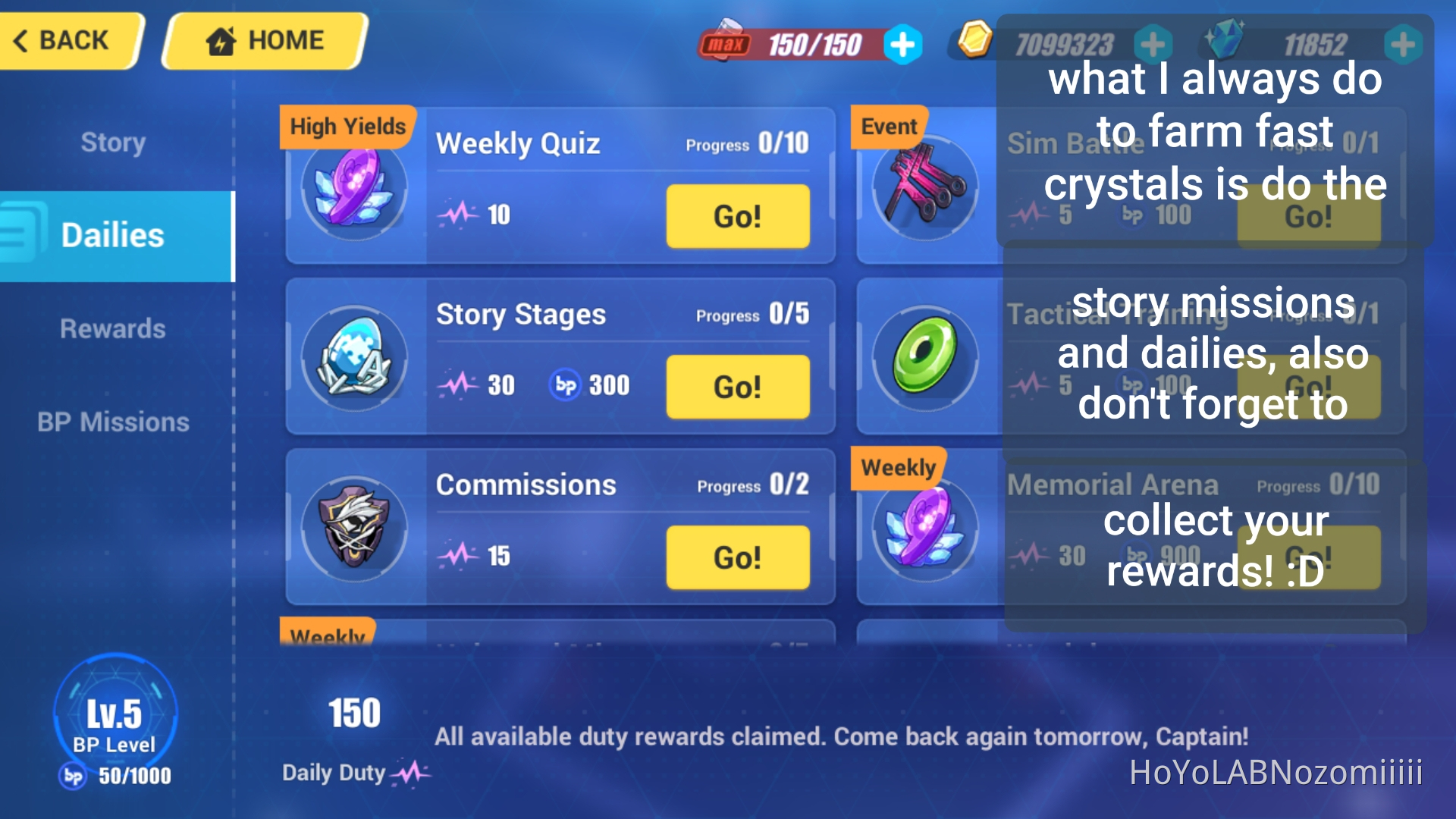Start Commissions via Go!
Viewport: 1456px width, 819px height.
click(736, 558)
